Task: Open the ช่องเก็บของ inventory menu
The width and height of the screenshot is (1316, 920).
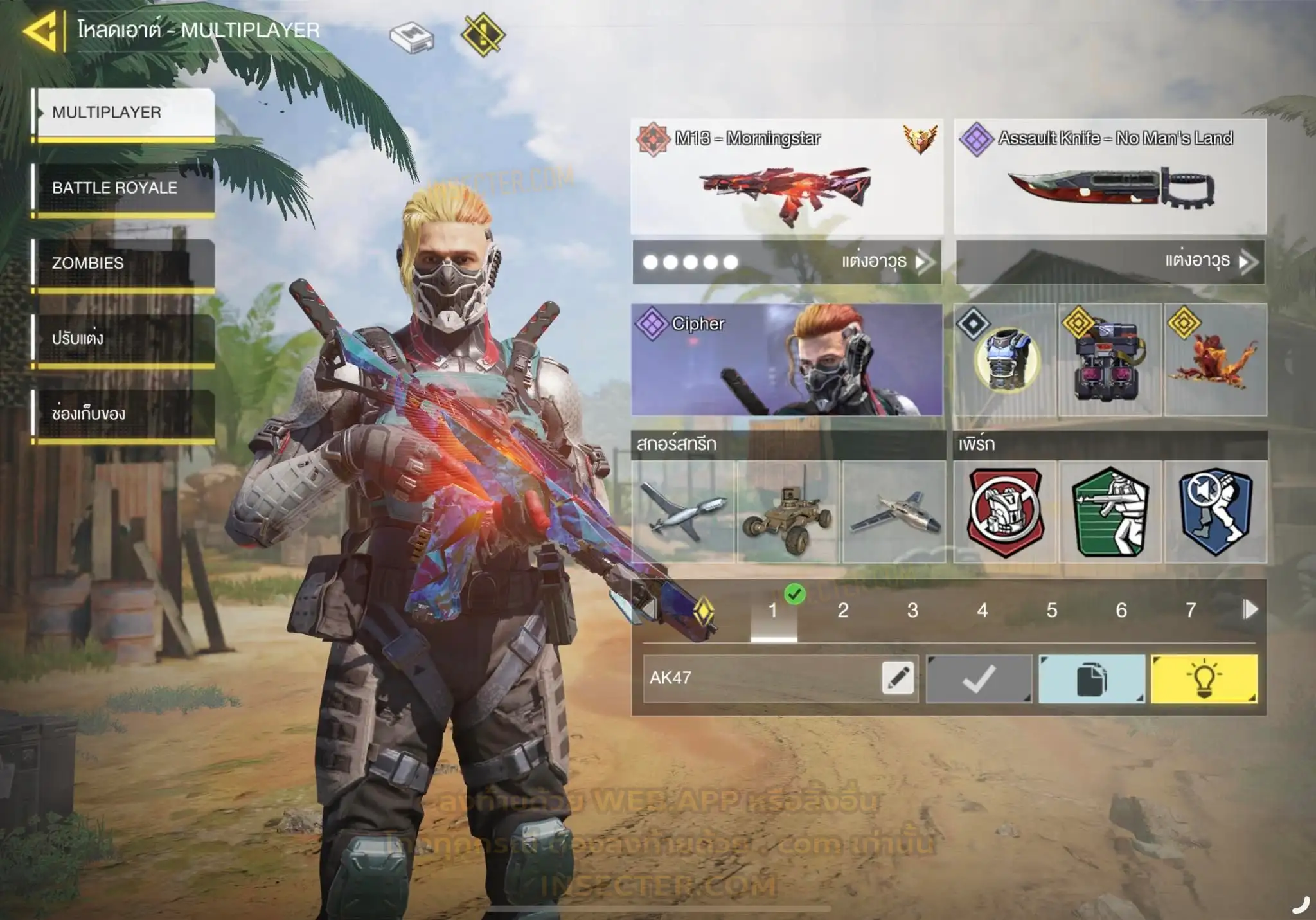Action: [x=123, y=413]
